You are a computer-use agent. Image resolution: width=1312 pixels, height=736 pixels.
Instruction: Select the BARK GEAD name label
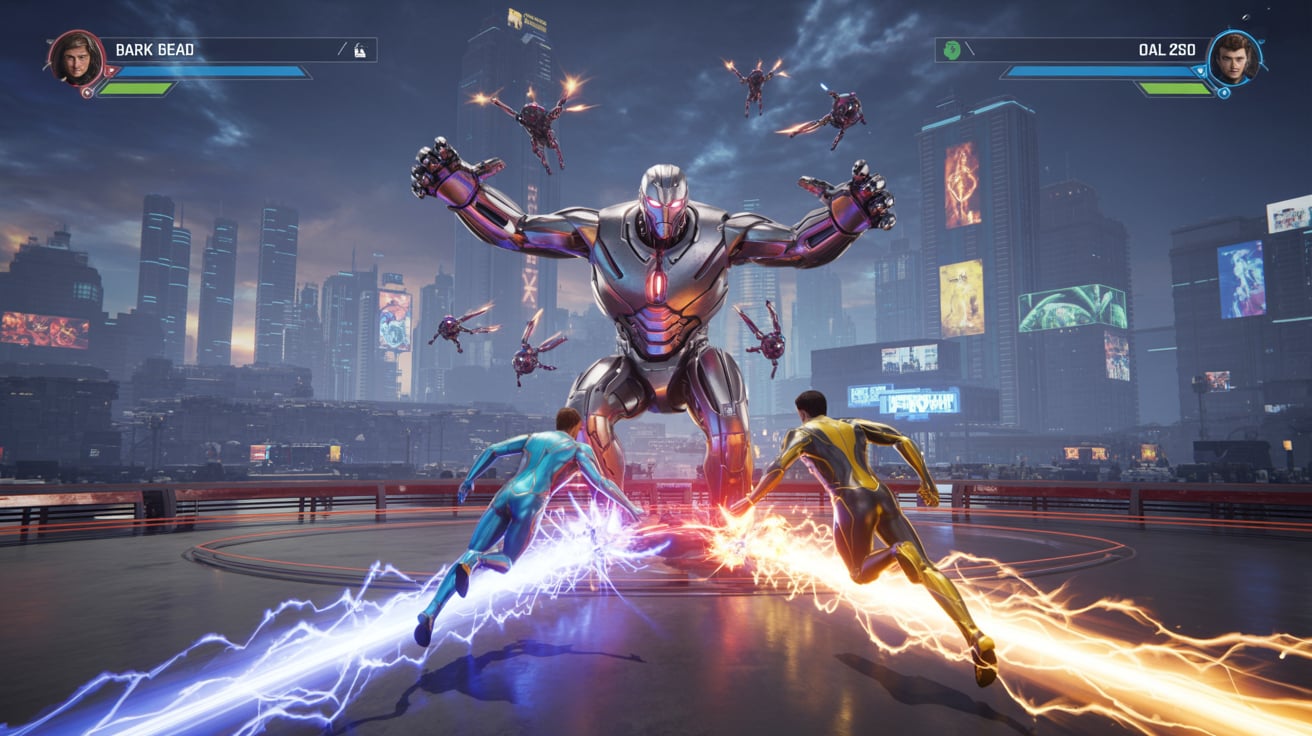click(154, 49)
